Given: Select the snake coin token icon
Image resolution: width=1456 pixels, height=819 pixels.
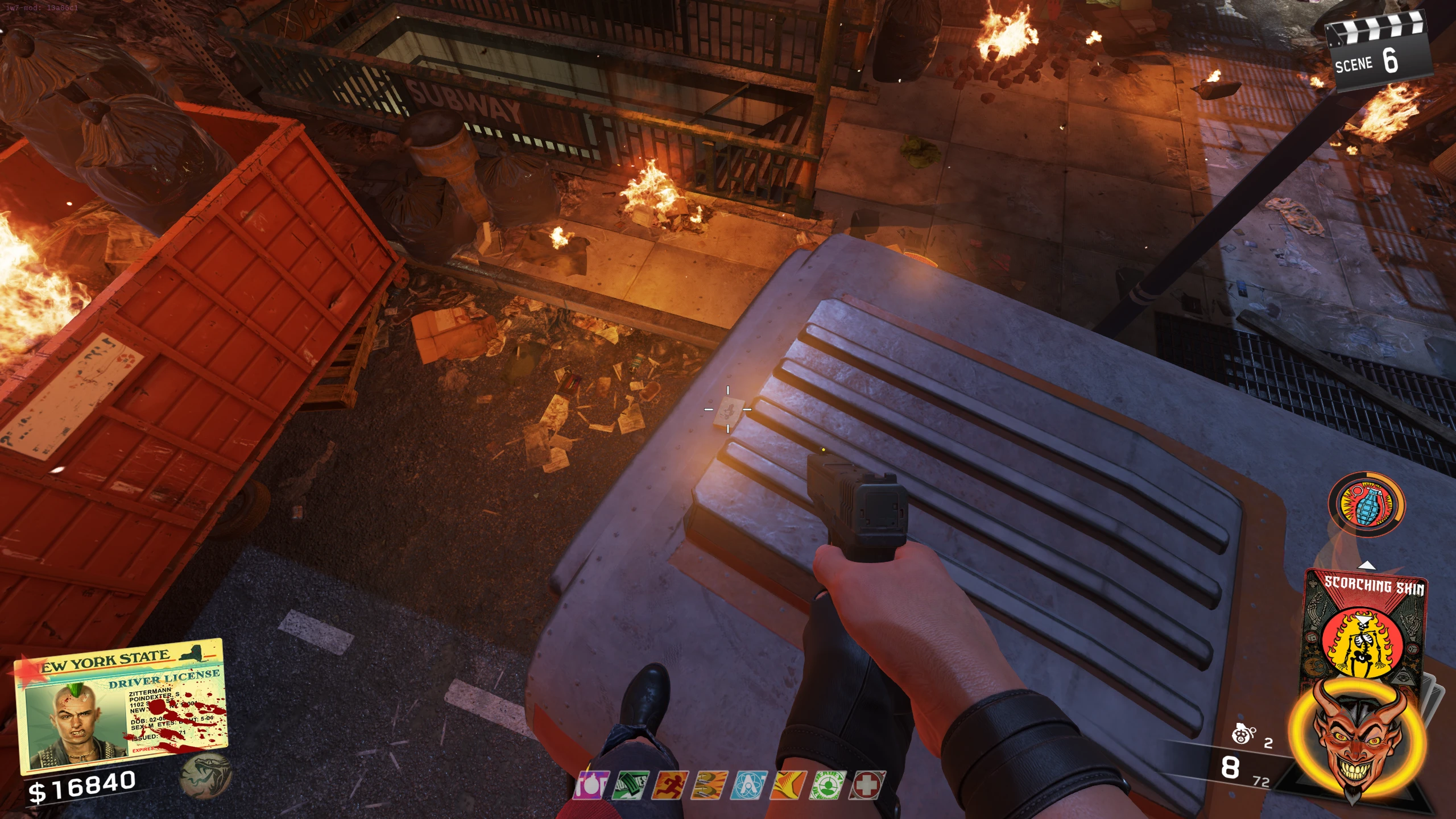Looking at the screenshot, I should pyautogui.click(x=205, y=773).
